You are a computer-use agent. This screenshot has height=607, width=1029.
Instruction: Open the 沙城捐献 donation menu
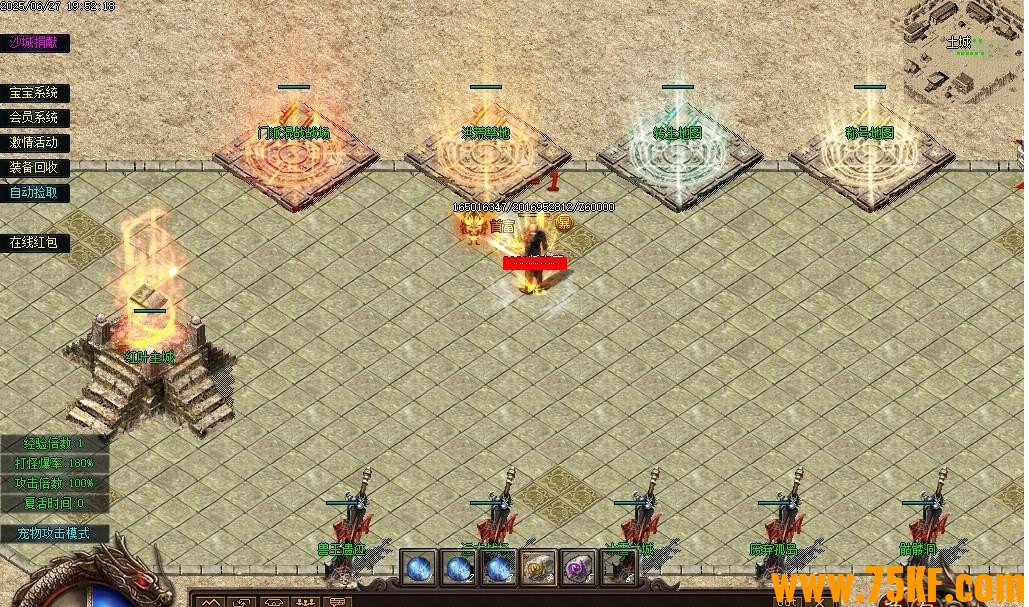[x=34, y=42]
